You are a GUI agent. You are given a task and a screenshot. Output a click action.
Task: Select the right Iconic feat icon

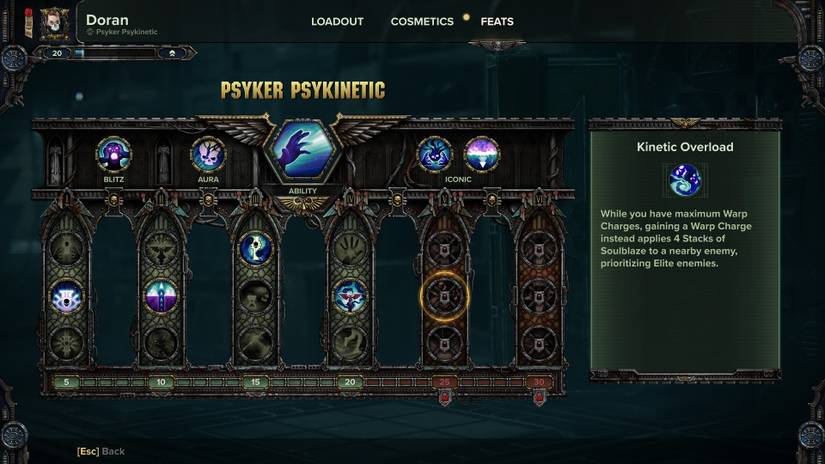coord(481,155)
